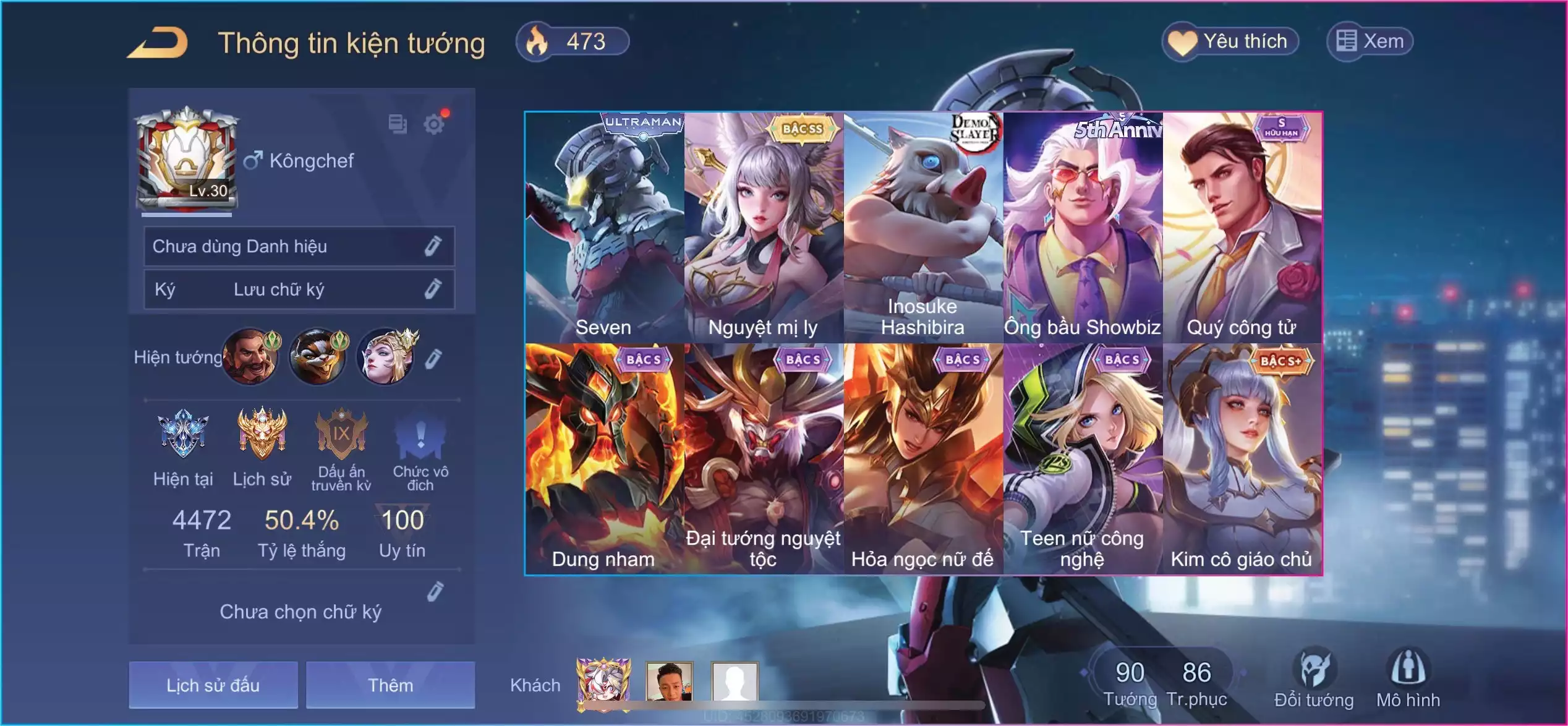Screen dimensions: 1568x726
Task: Open the Mô hình model icon
Action: 1408,678
